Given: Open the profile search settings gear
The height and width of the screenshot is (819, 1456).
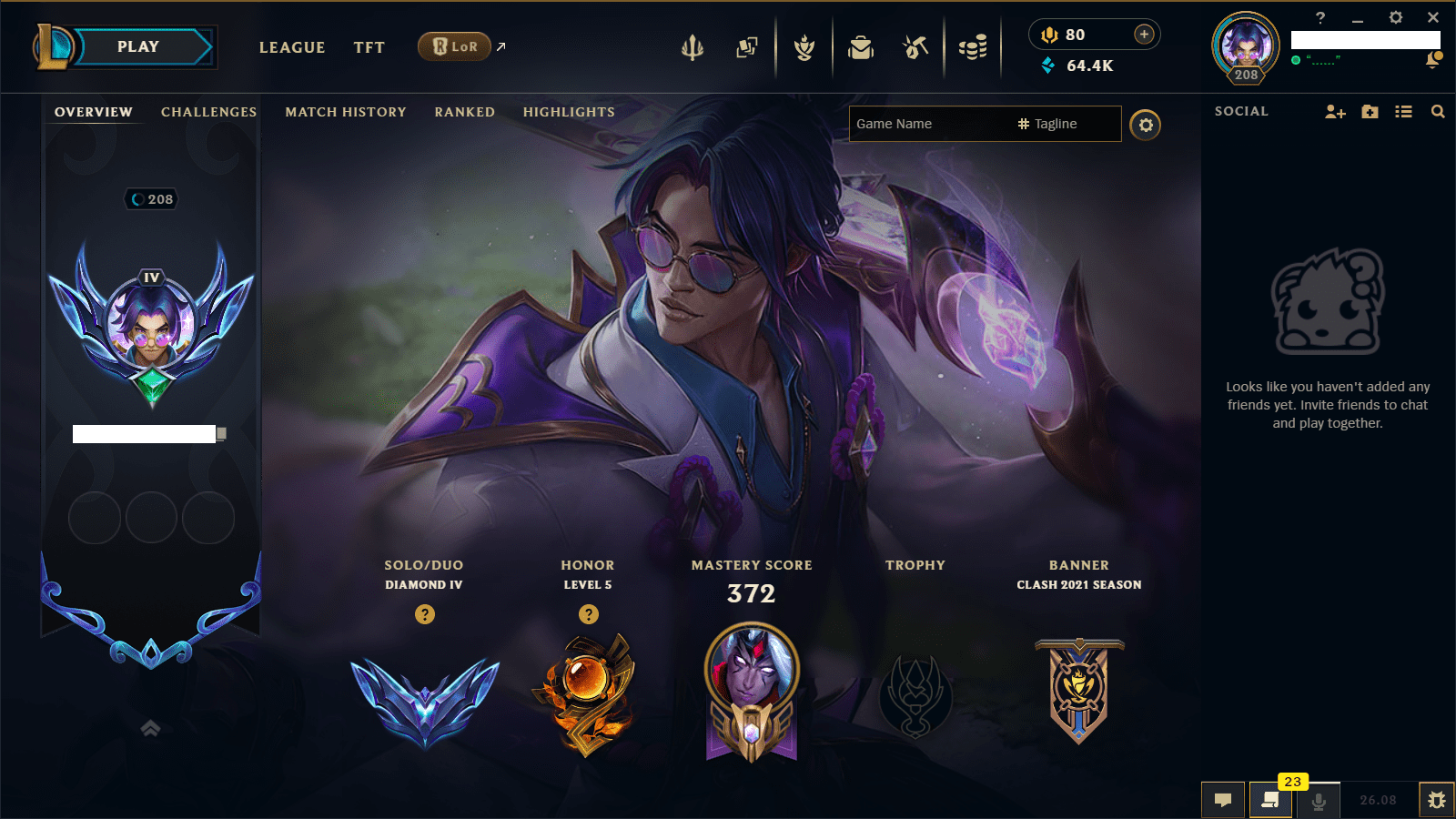Looking at the screenshot, I should [1146, 125].
